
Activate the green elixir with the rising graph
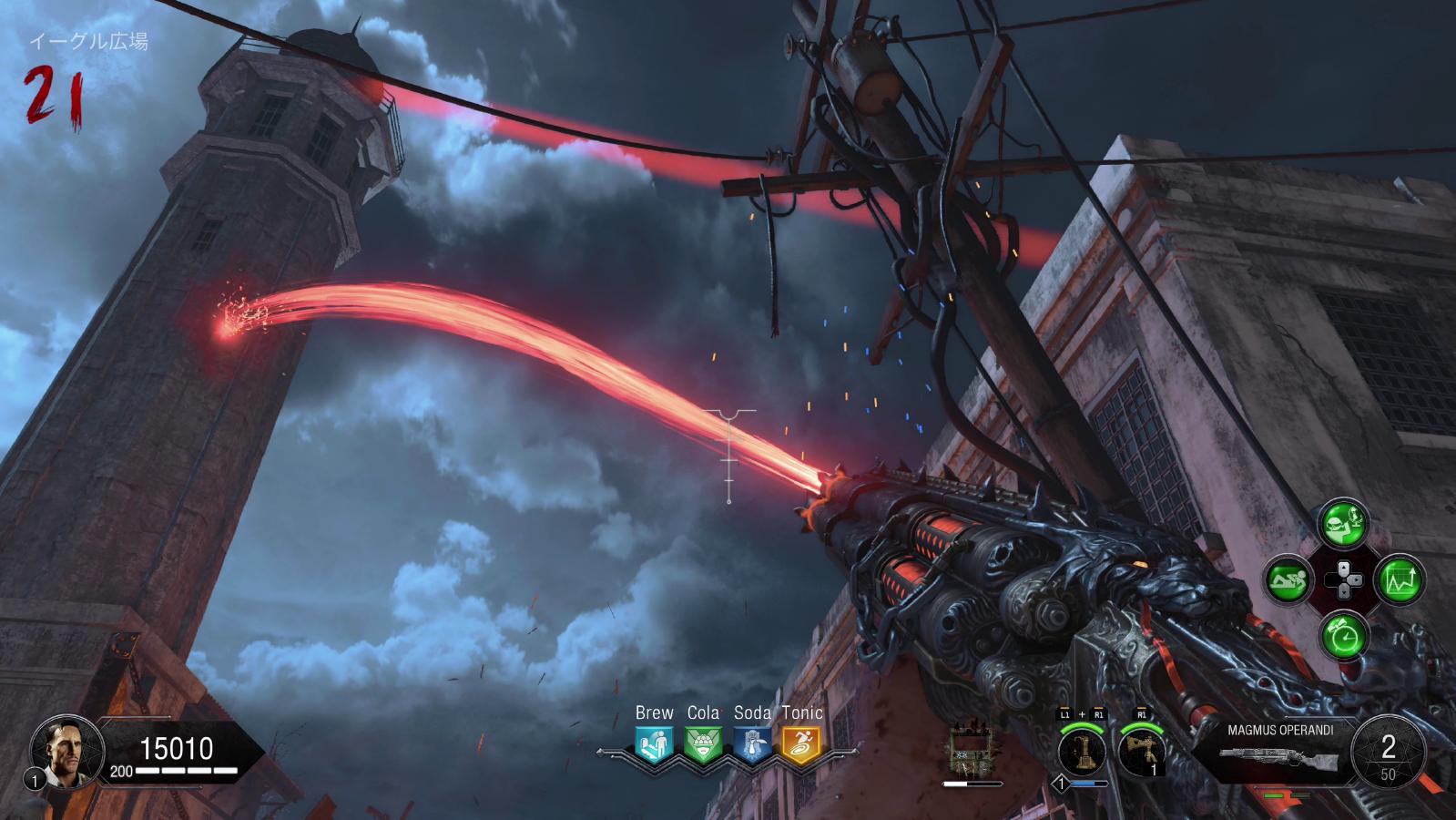(x=1400, y=579)
